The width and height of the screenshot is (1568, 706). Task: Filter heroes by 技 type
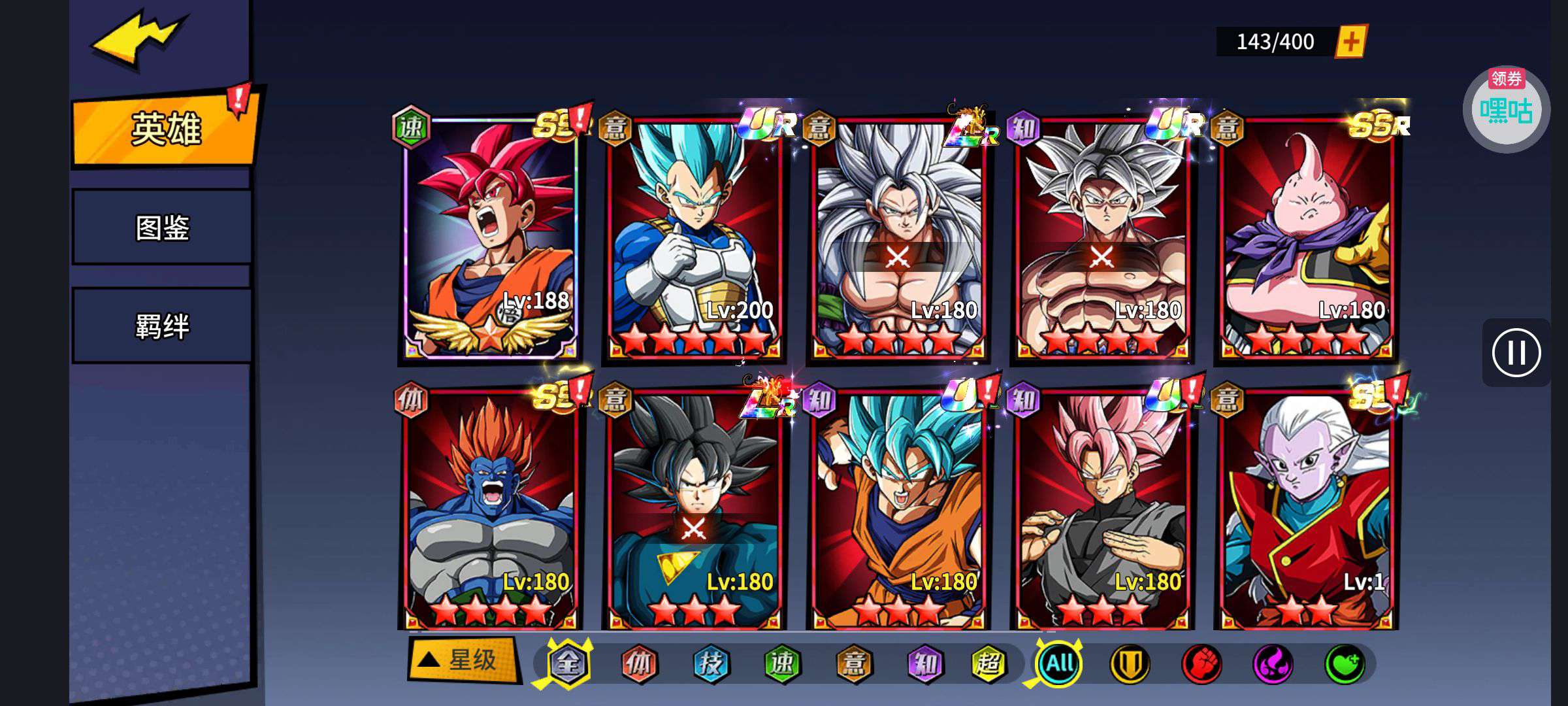coord(710,664)
